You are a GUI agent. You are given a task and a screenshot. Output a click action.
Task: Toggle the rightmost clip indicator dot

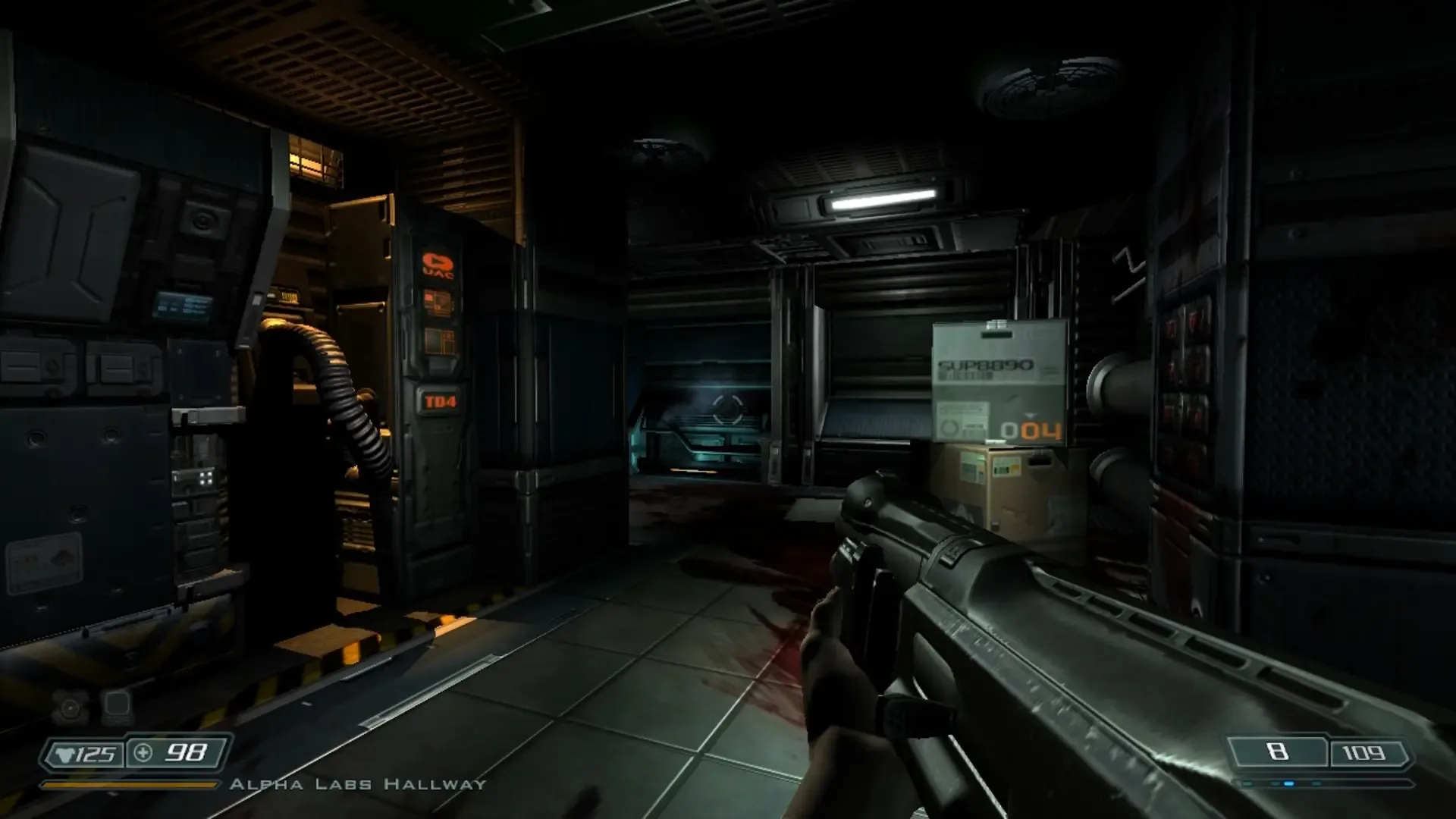[1316, 783]
